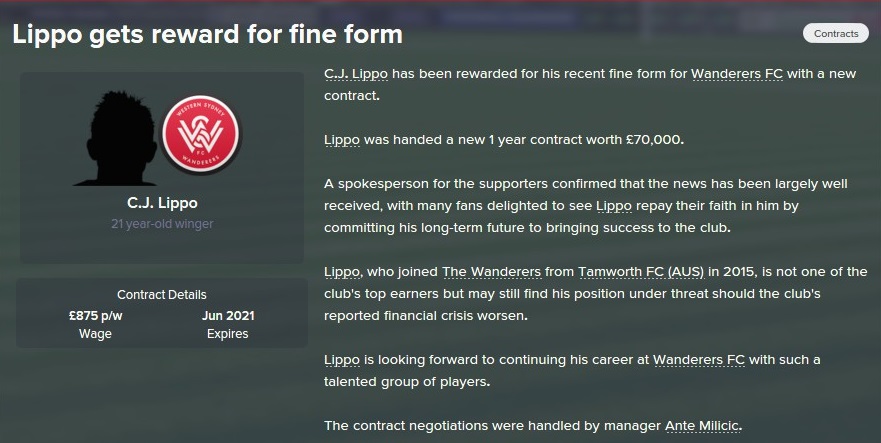Open C.J. Lippo name under the portrait
This screenshot has width=881, height=443.
[163, 204]
